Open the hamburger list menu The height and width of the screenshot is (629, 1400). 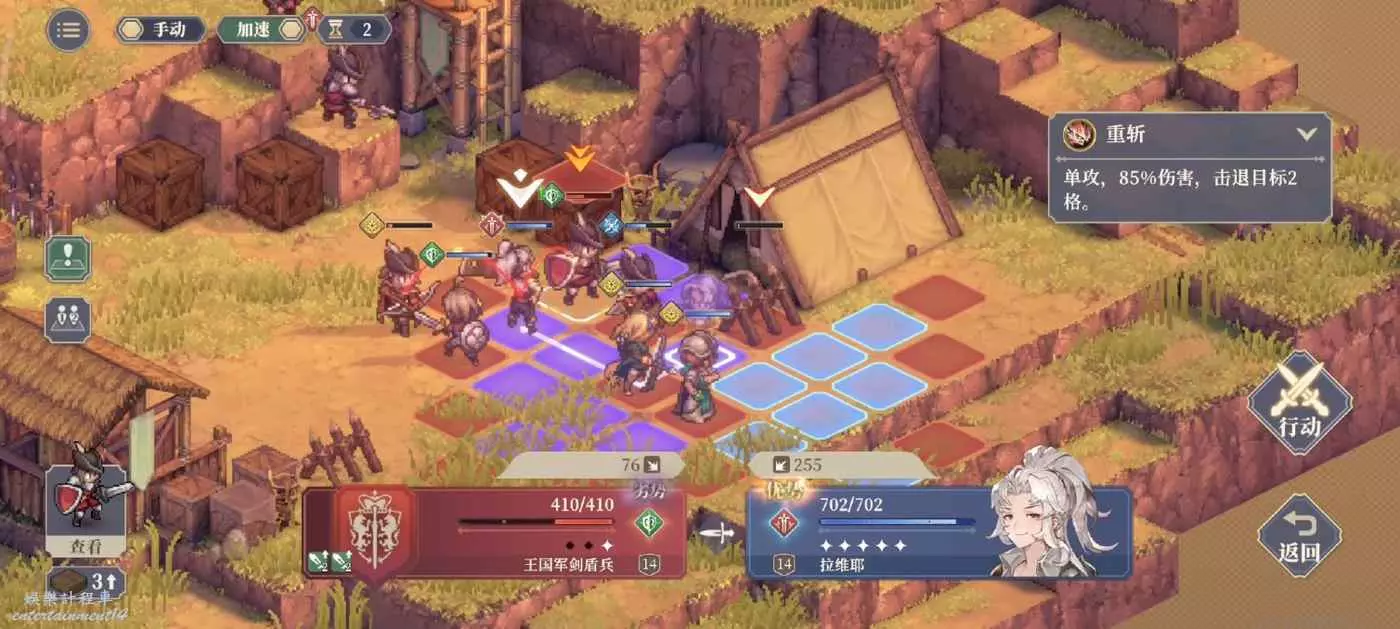click(x=68, y=29)
